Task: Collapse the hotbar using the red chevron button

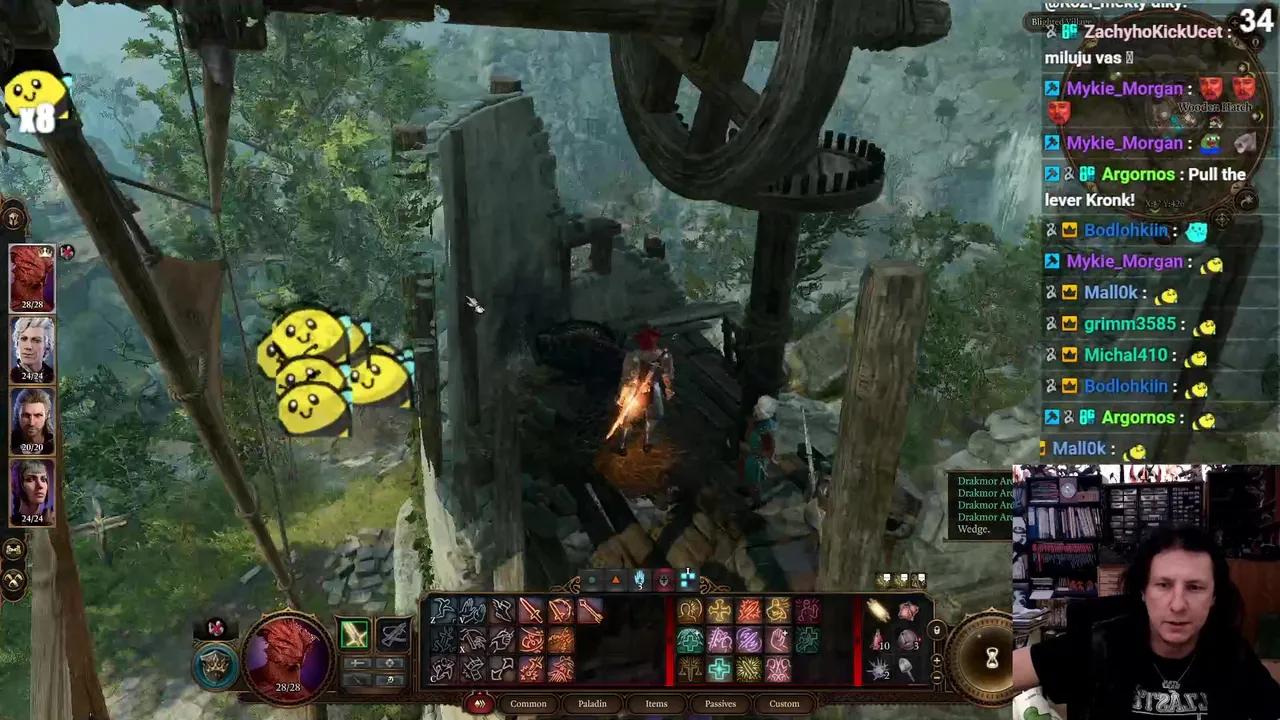Action: (x=481, y=704)
